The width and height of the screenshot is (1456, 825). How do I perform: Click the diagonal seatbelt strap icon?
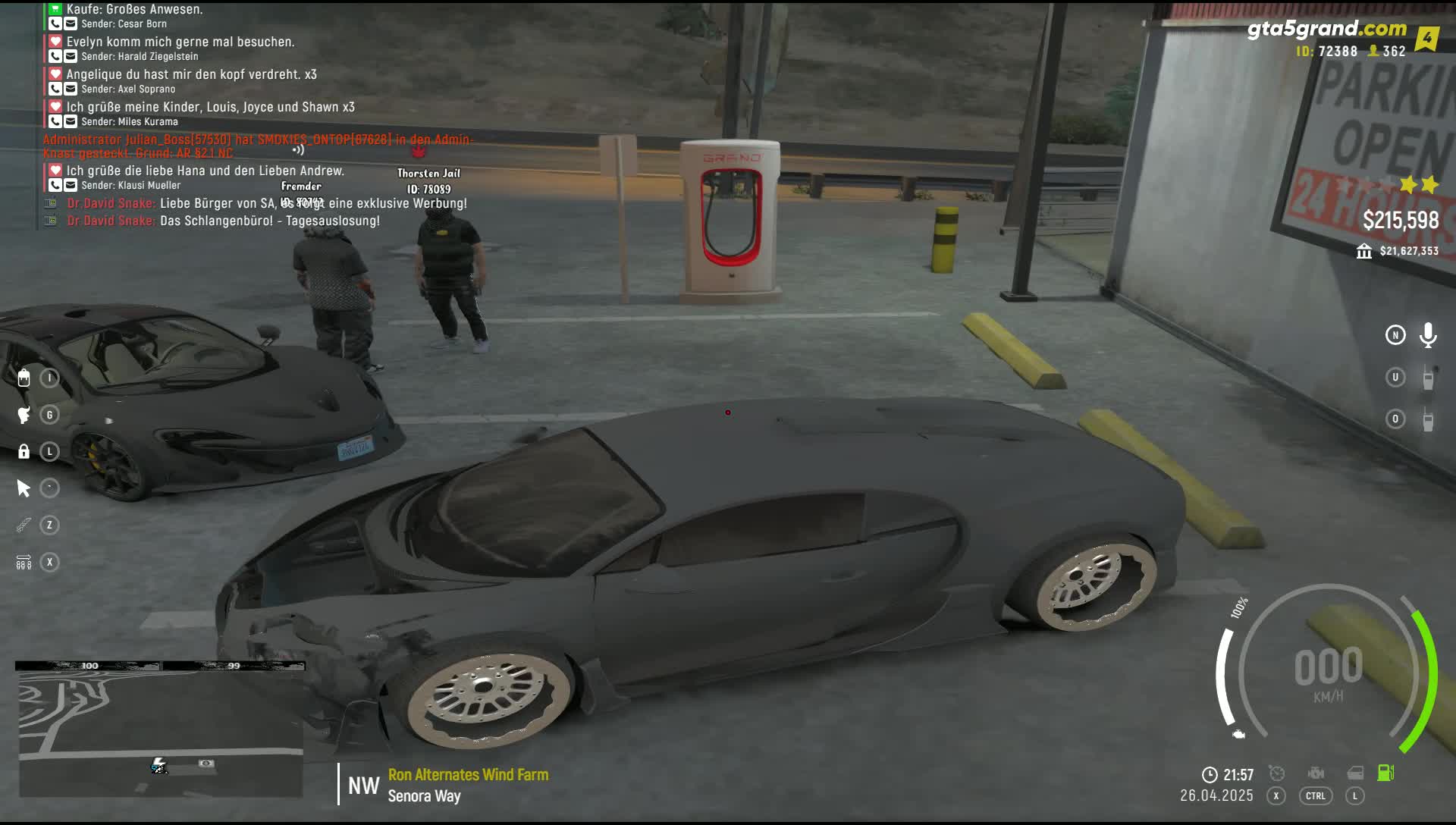point(24,525)
